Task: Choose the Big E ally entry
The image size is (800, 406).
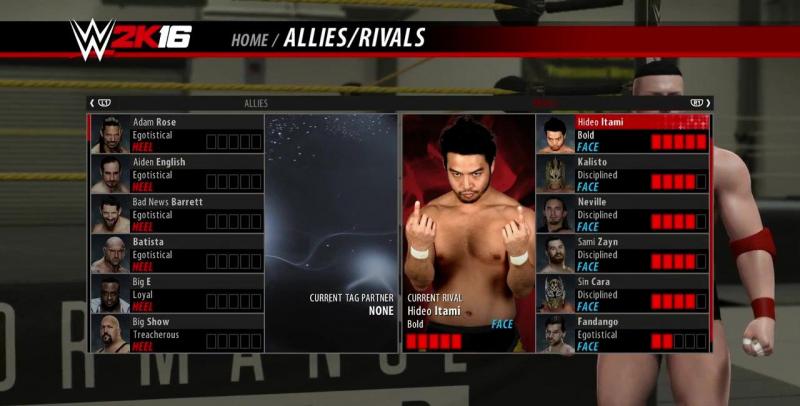Action: point(177,294)
